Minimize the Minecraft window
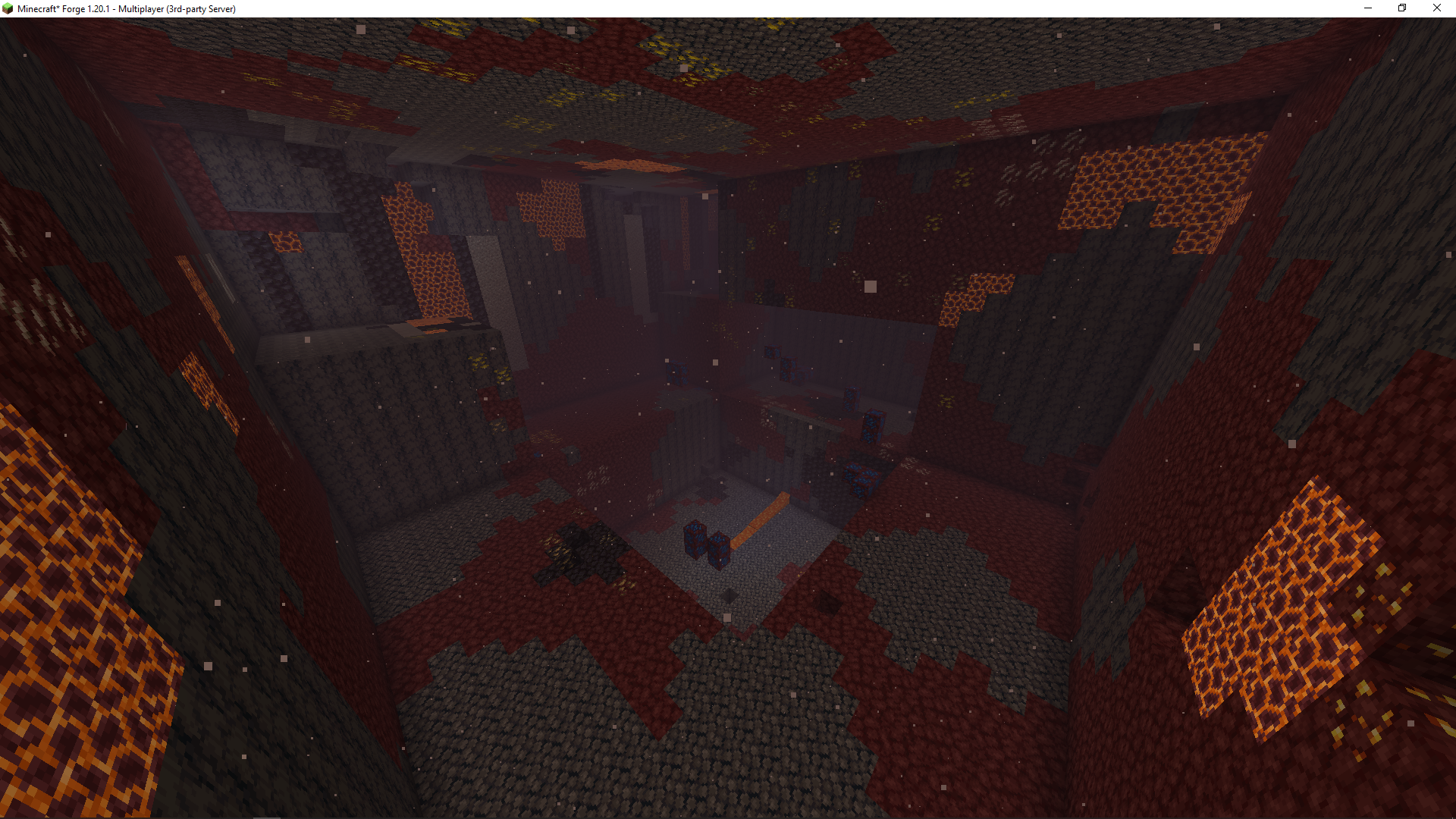 click(x=1368, y=8)
